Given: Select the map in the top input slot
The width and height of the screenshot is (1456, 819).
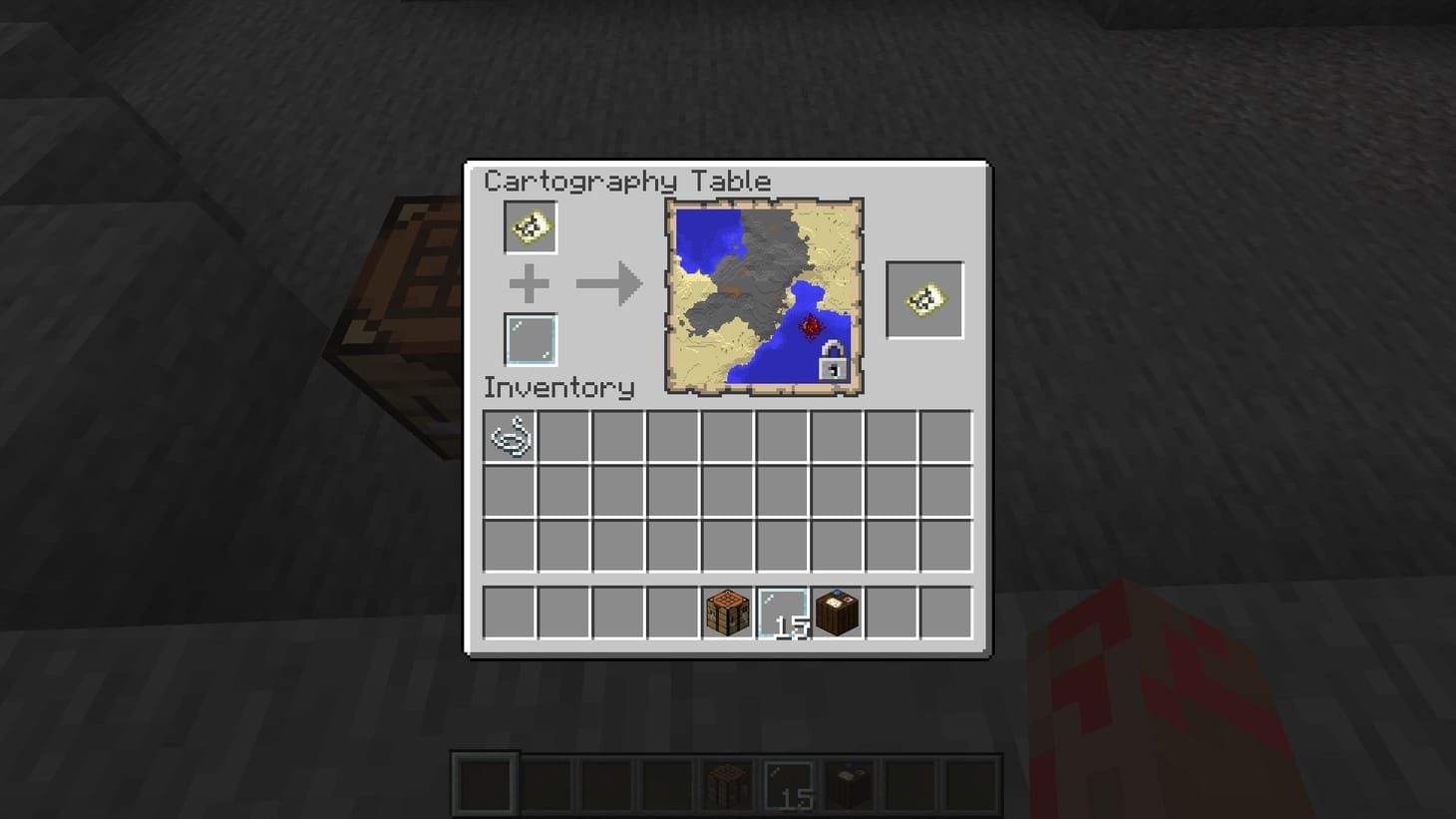Looking at the screenshot, I should click(530, 225).
